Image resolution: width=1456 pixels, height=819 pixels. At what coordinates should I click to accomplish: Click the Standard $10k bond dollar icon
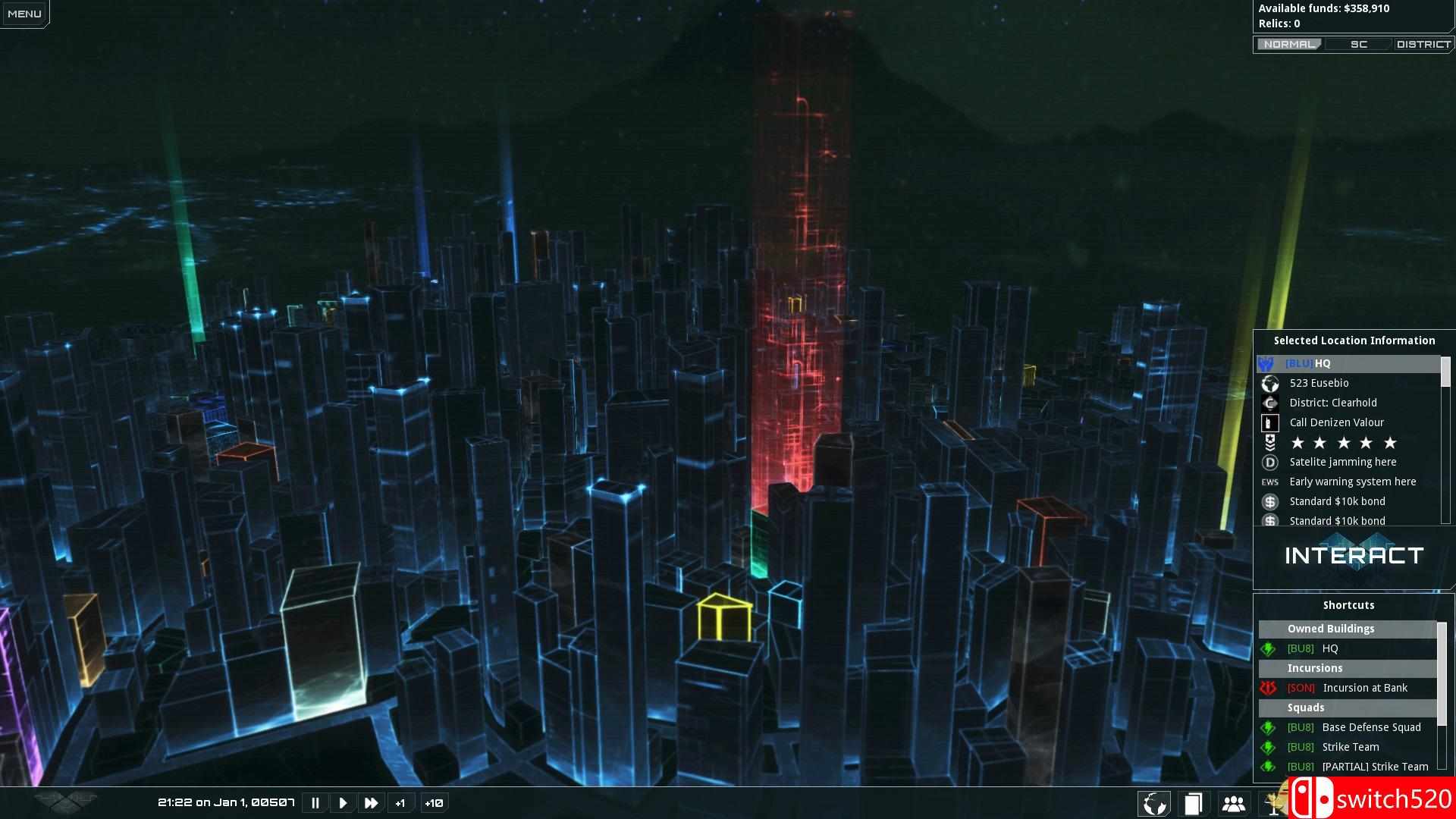pyautogui.click(x=1271, y=501)
